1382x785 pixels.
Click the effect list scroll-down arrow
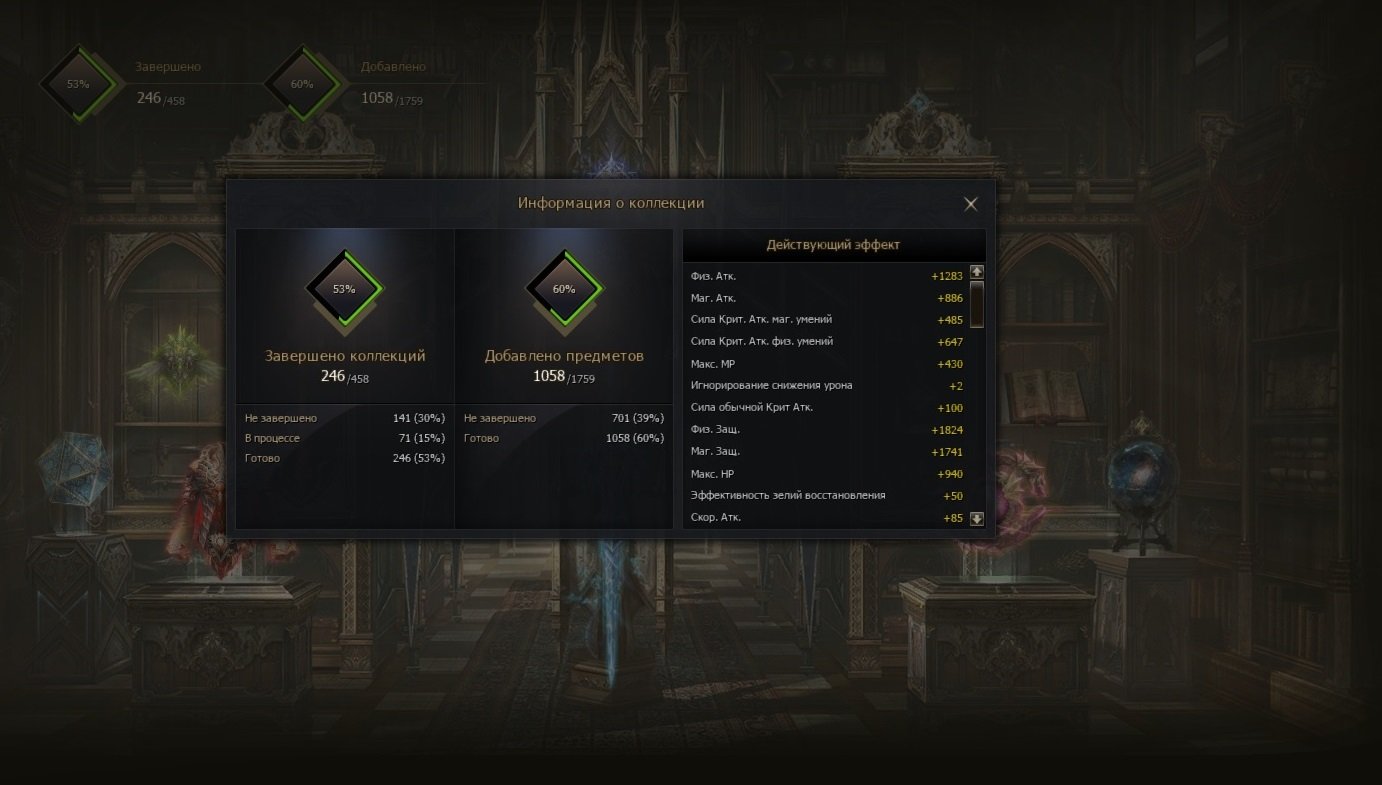click(977, 519)
